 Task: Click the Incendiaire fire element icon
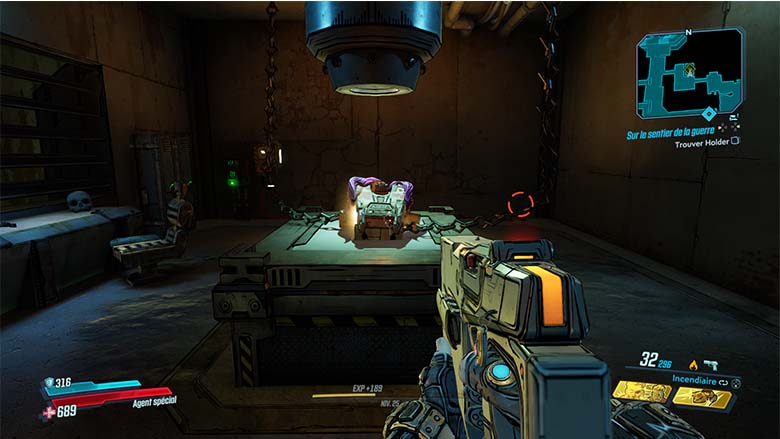[x=693, y=365]
